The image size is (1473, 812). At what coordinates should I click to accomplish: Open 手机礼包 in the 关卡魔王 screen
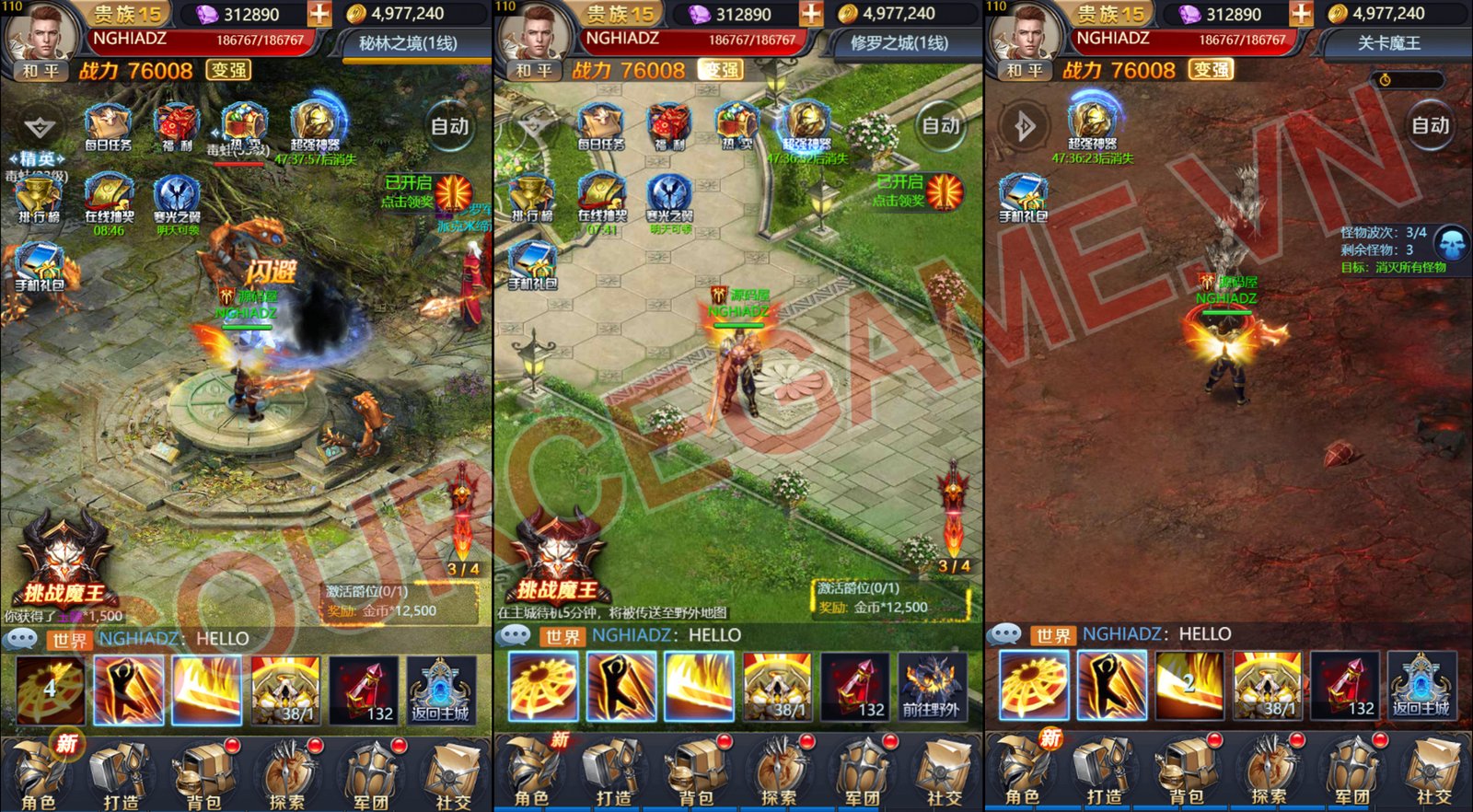[1023, 199]
